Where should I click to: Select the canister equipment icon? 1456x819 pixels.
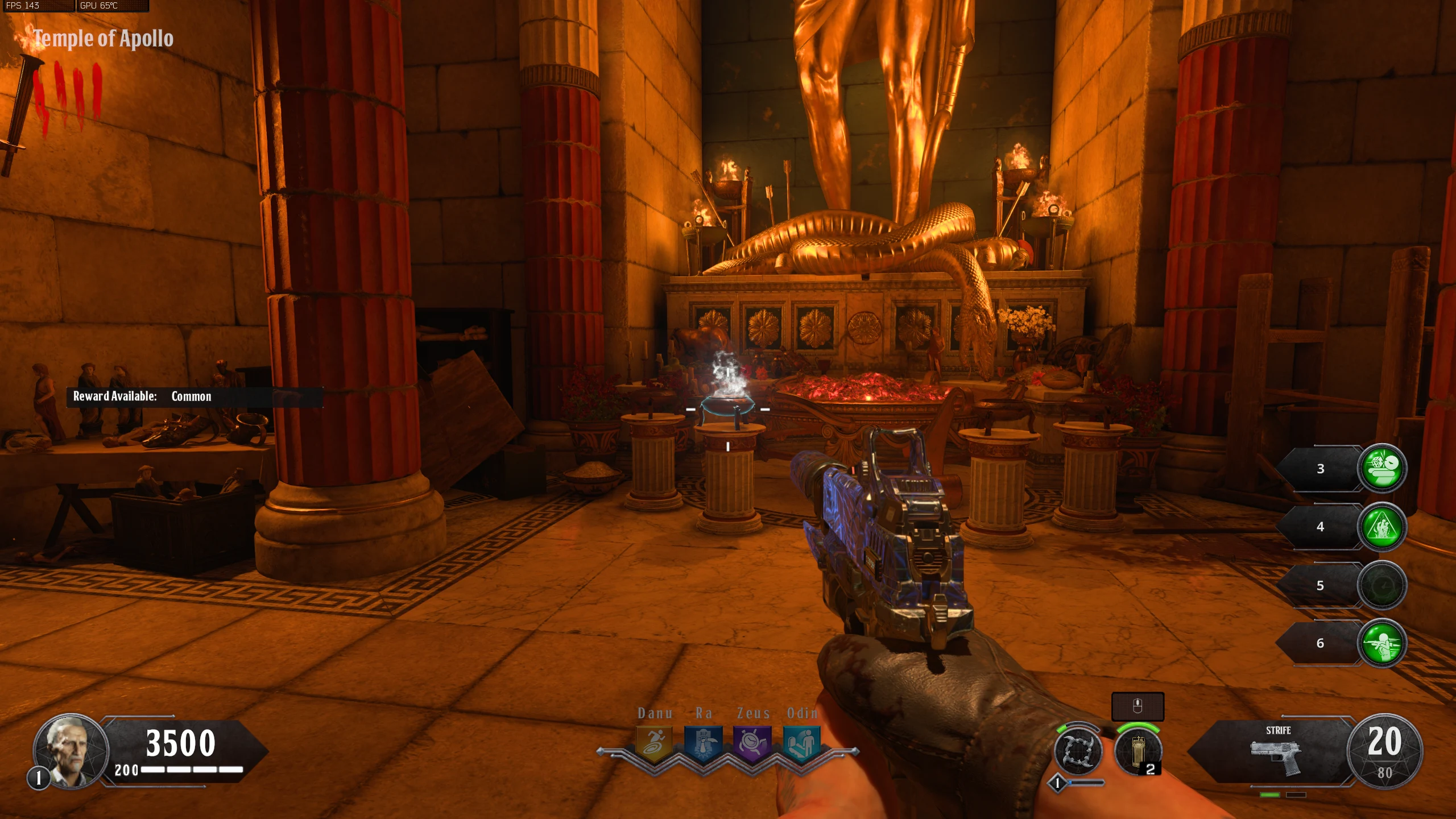pyautogui.click(x=1137, y=751)
